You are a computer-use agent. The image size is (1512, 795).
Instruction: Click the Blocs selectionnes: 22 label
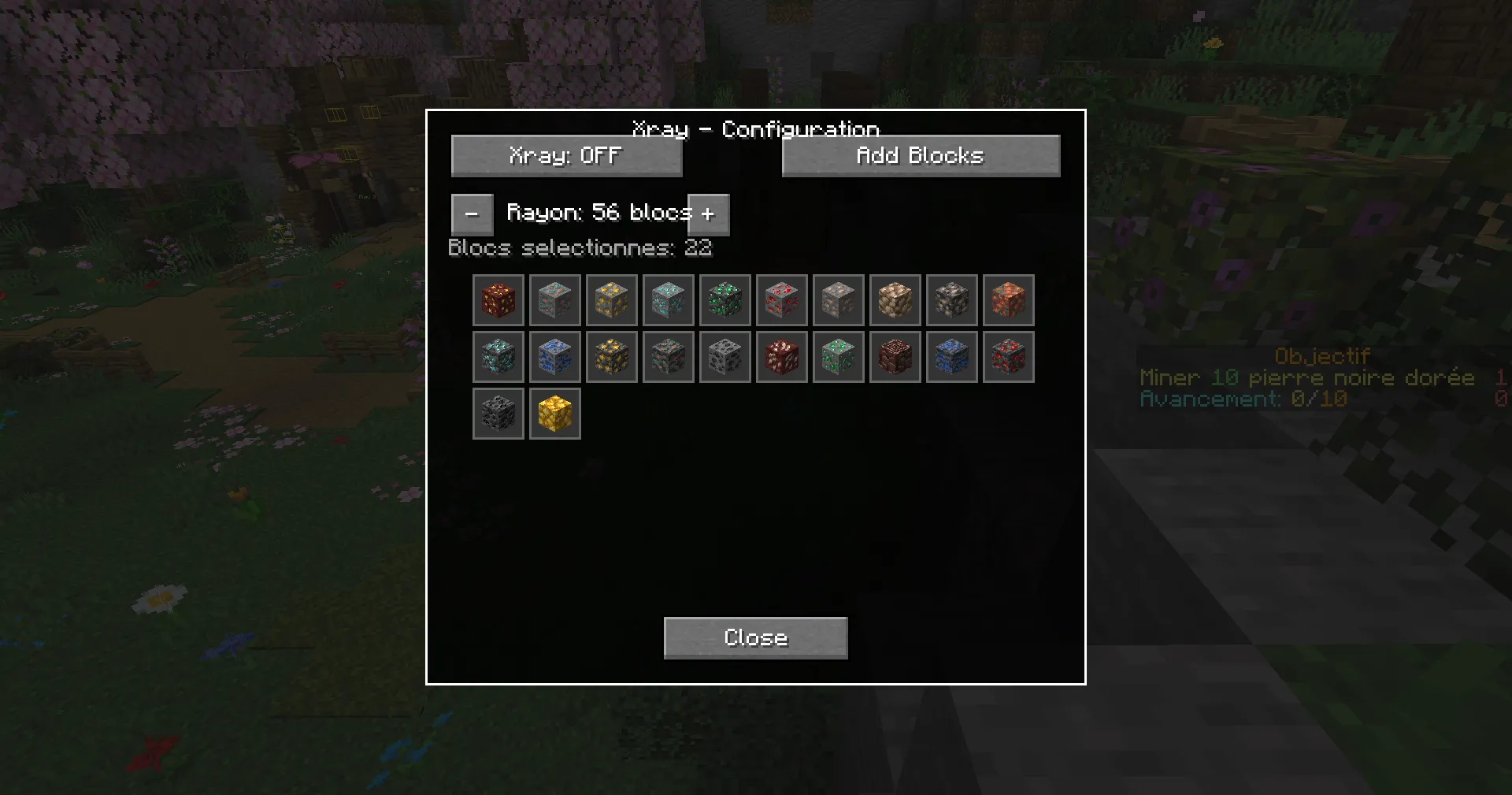pyautogui.click(x=580, y=248)
